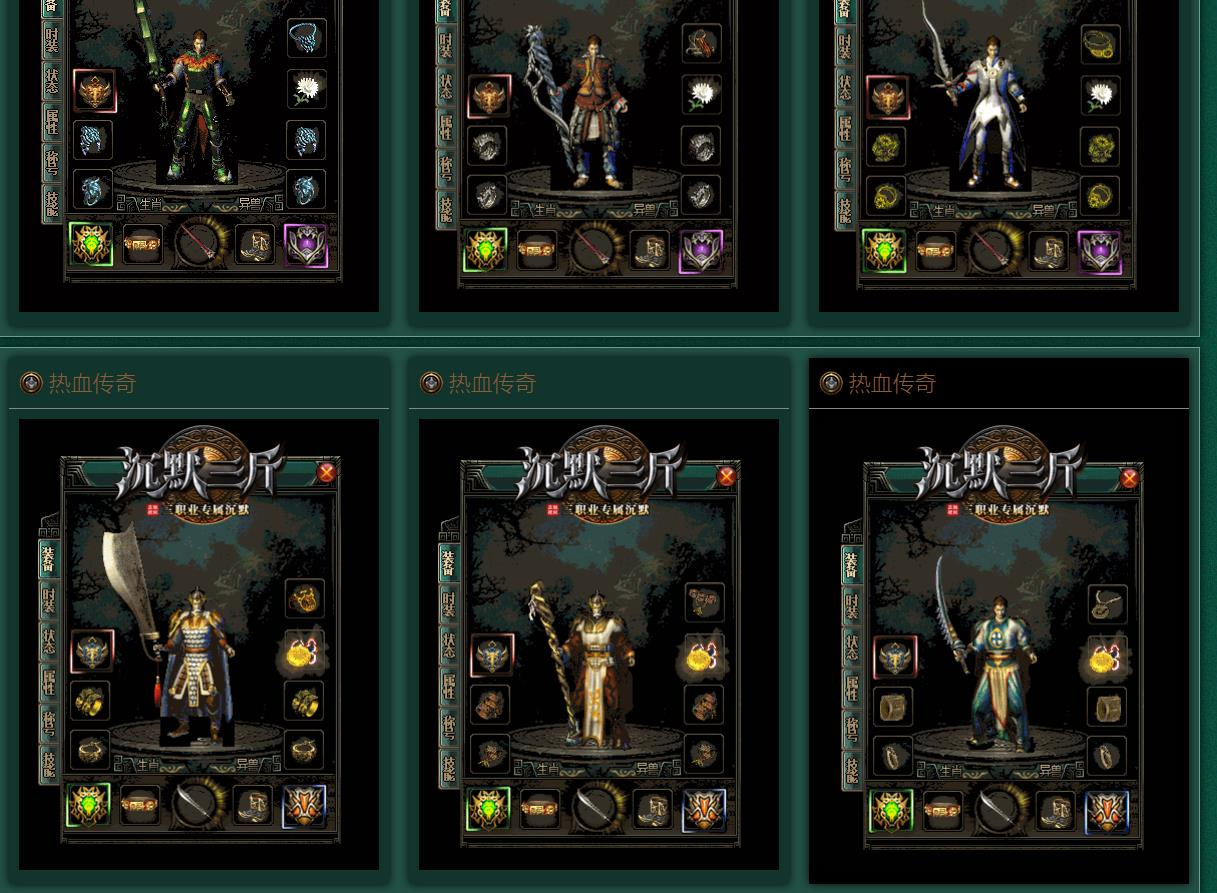Screen dimensions: 1217x893
Task: Select the green gem emblem slot under giant-blade warrior
Action: (89, 805)
